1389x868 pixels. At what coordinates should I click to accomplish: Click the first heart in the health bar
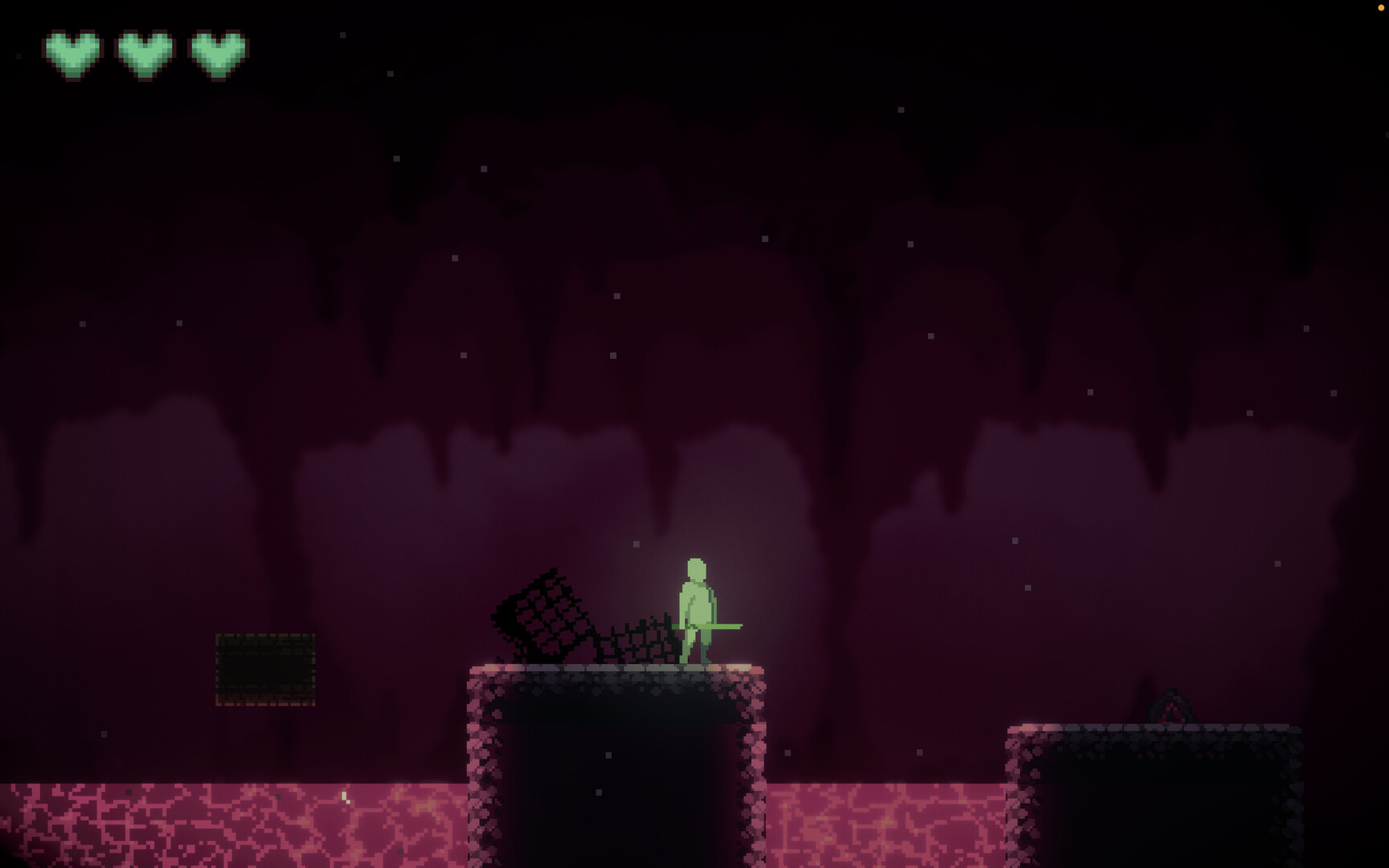click(x=72, y=55)
